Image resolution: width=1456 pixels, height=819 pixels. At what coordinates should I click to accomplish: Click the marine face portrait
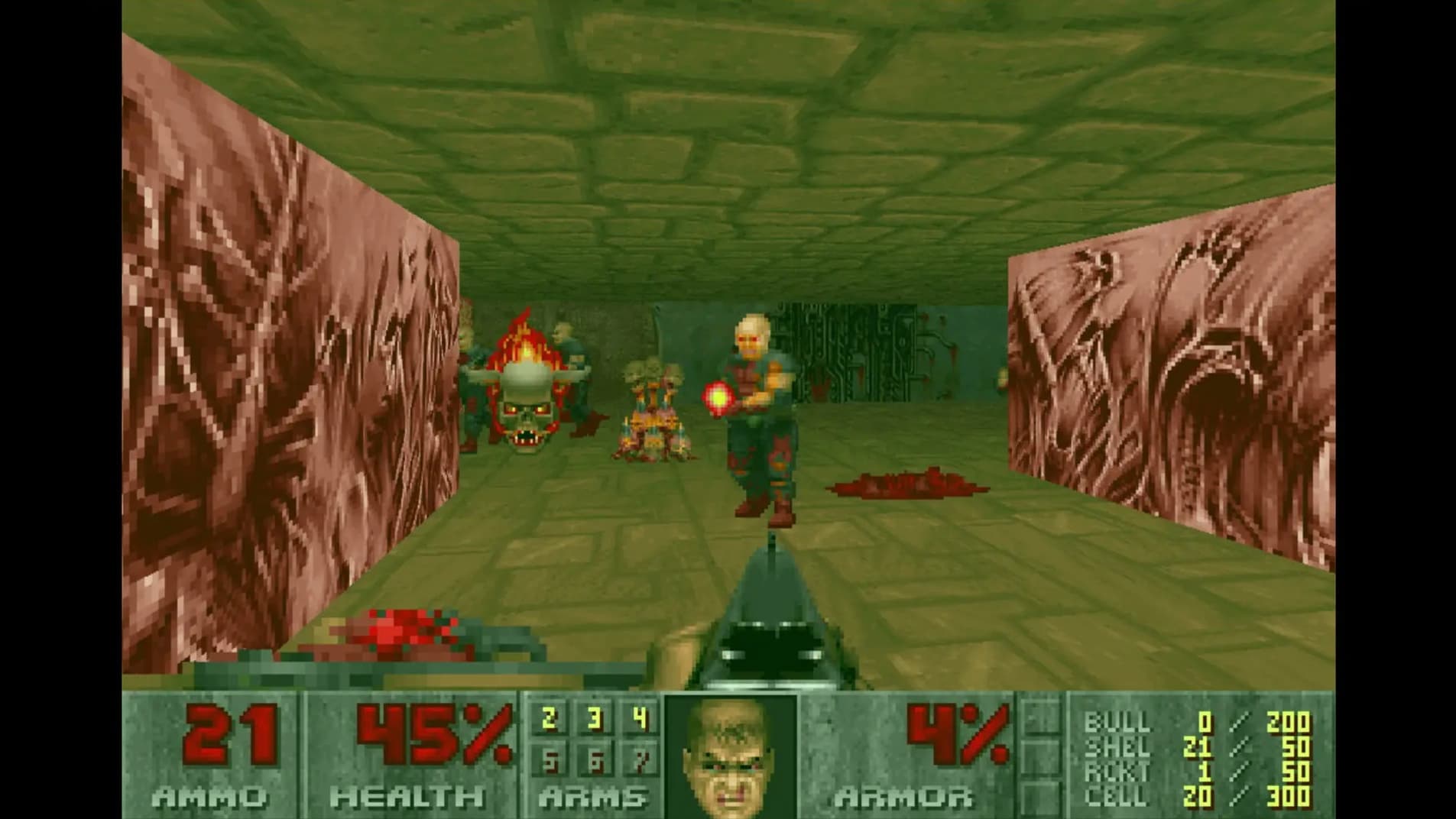point(730,756)
